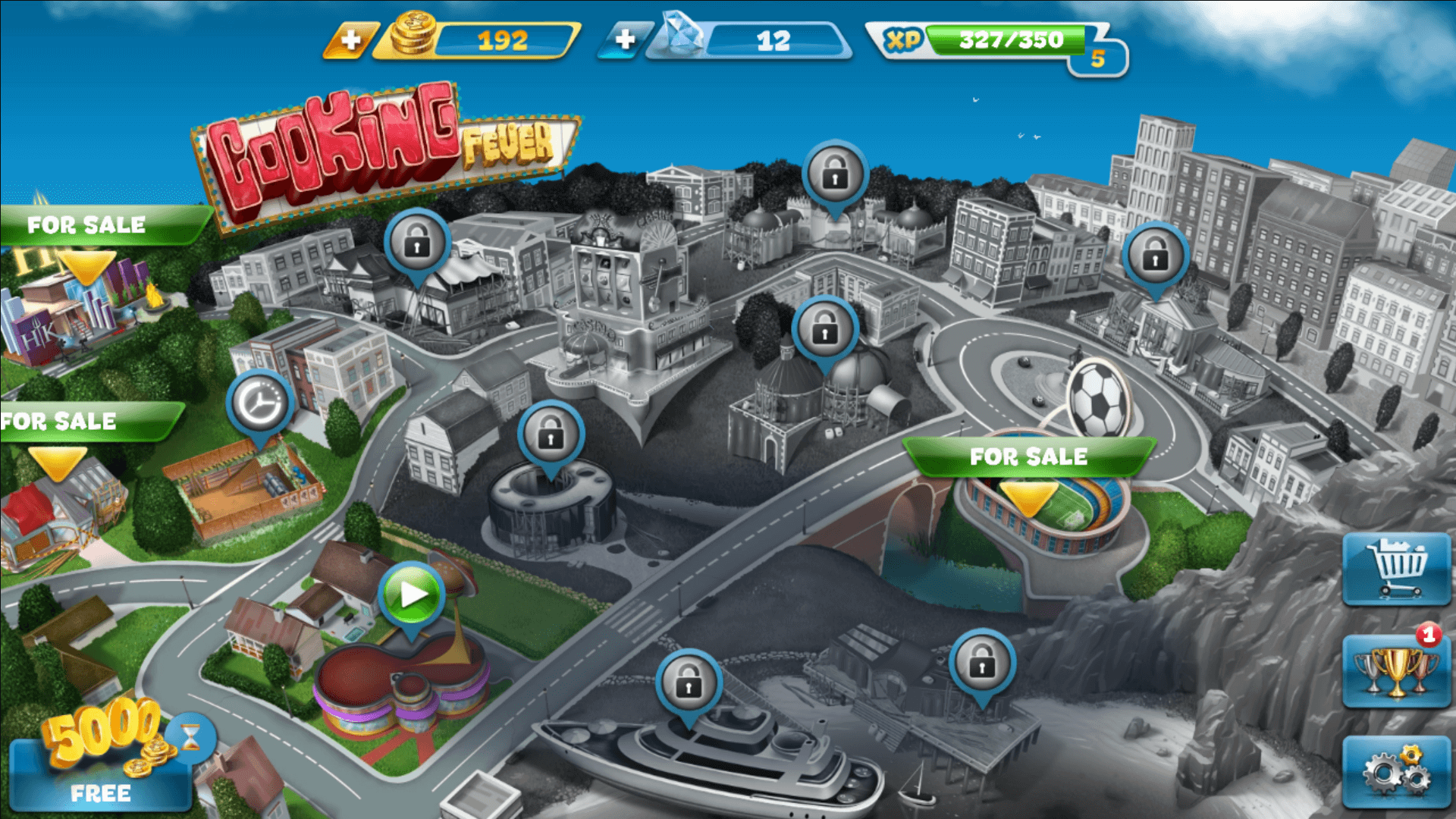Open the in-game store via shopping cart
The height and width of the screenshot is (819, 1456).
pos(1398,569)
